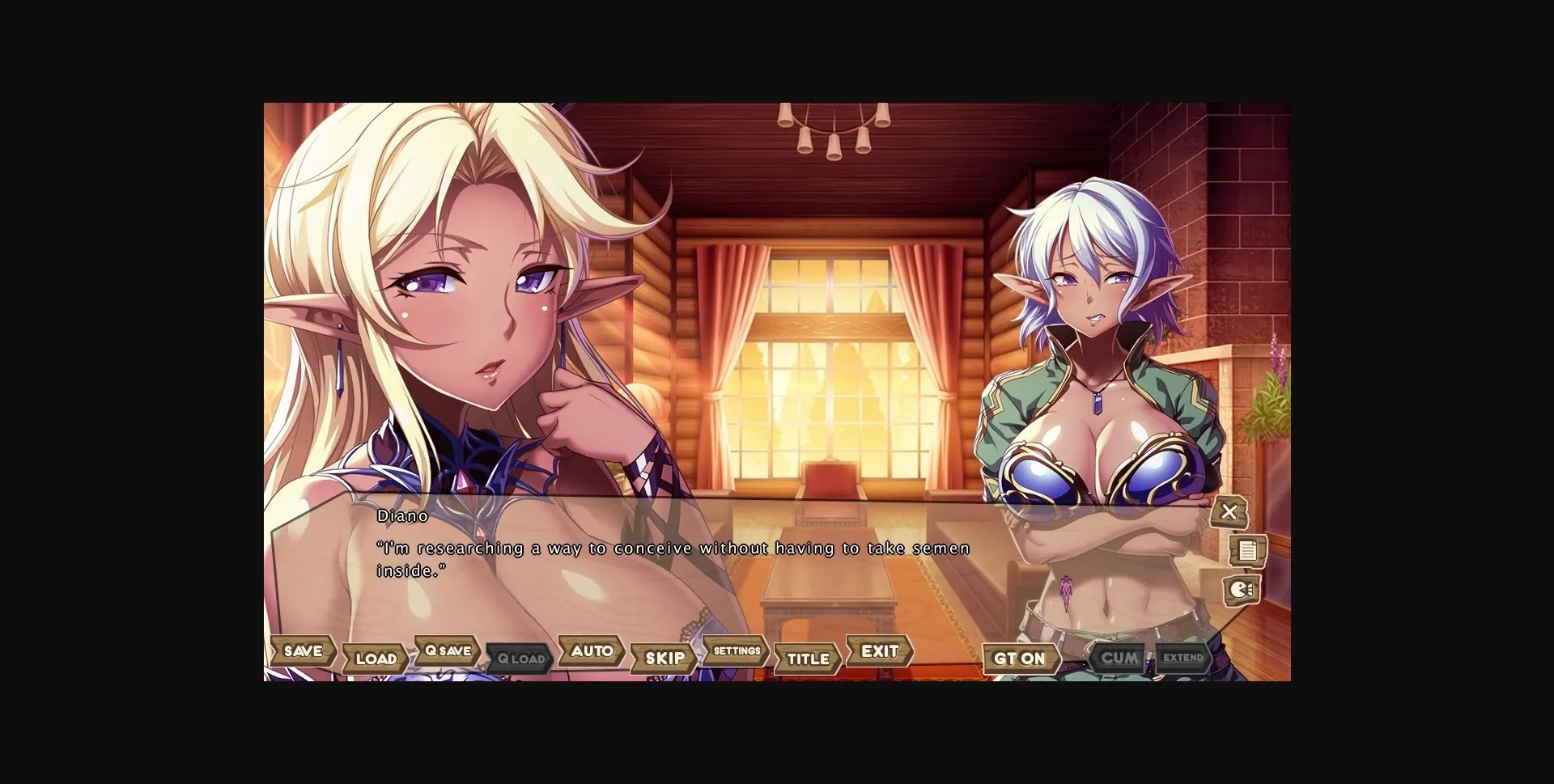Quick load using the dimmed Q LOAD sign
Viewport: 1554px width, 784px height.
(x=519, y=659)
